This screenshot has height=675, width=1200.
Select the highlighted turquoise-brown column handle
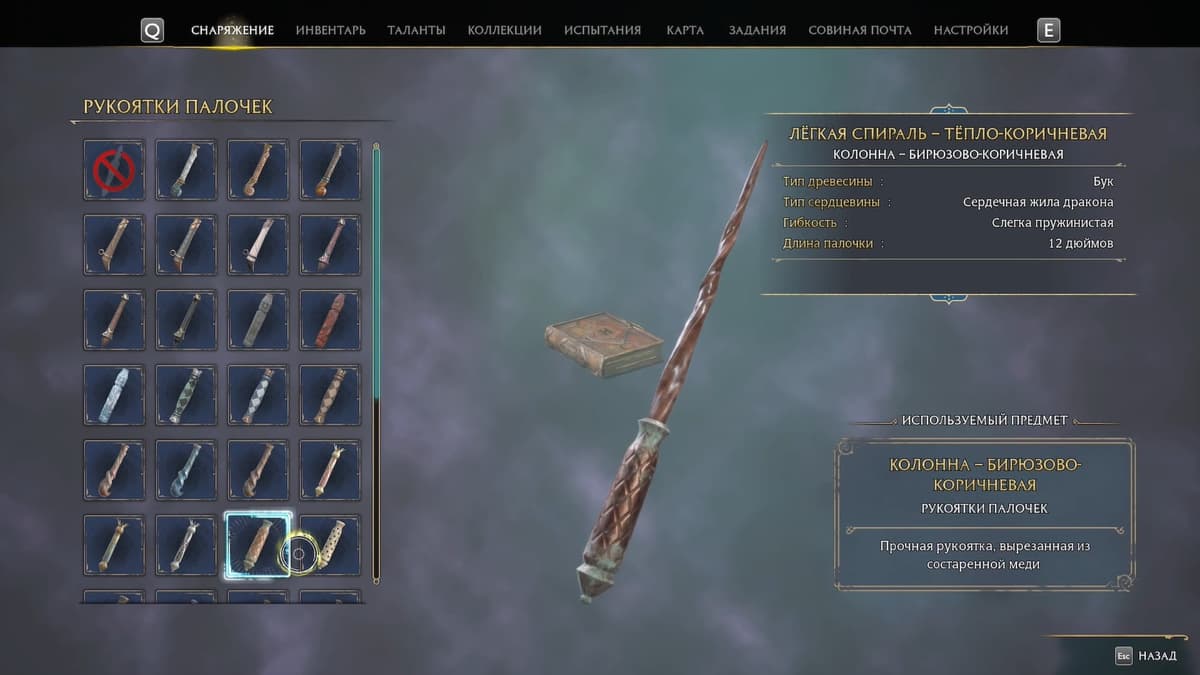point(258,545)
